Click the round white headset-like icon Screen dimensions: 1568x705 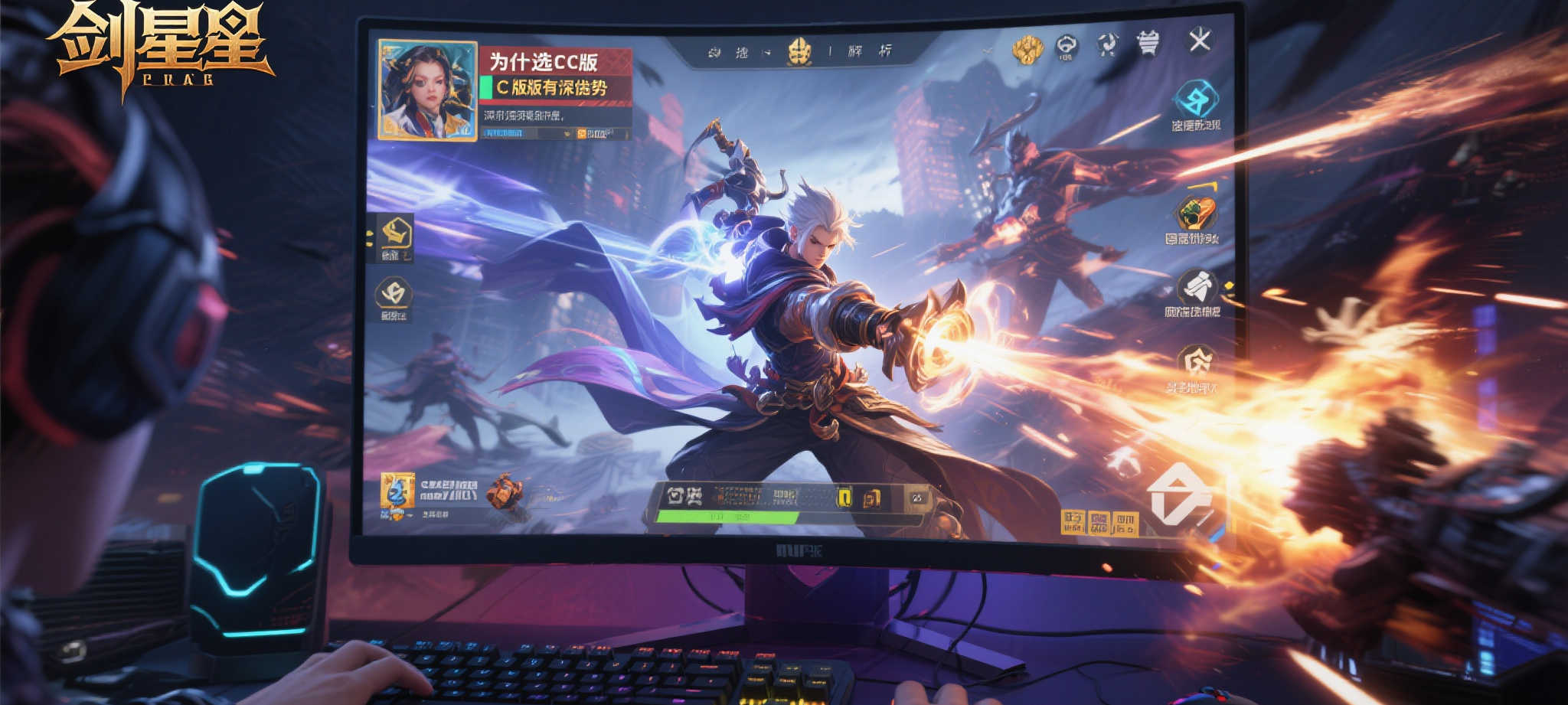click(x=1067, y=47)
